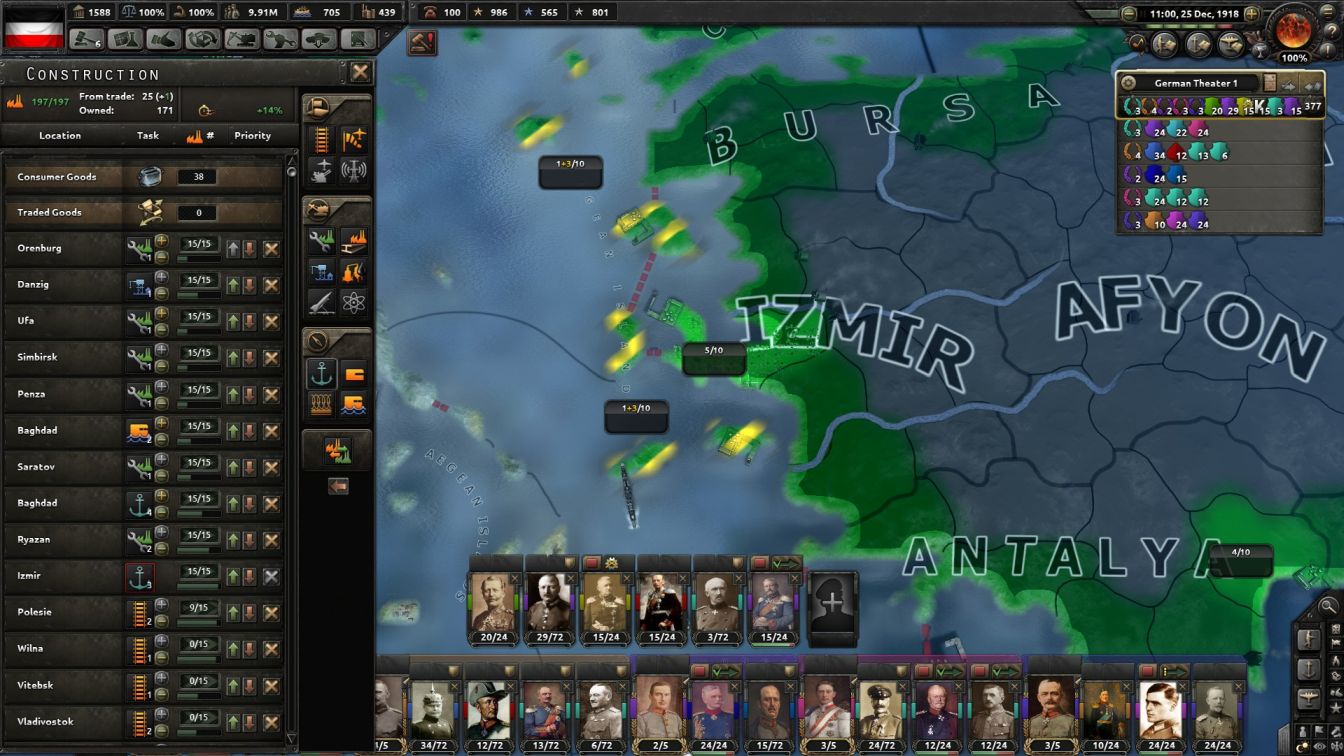Expand German Theater 1 with the double-arrow
1344x756 pixels.
1311,84
